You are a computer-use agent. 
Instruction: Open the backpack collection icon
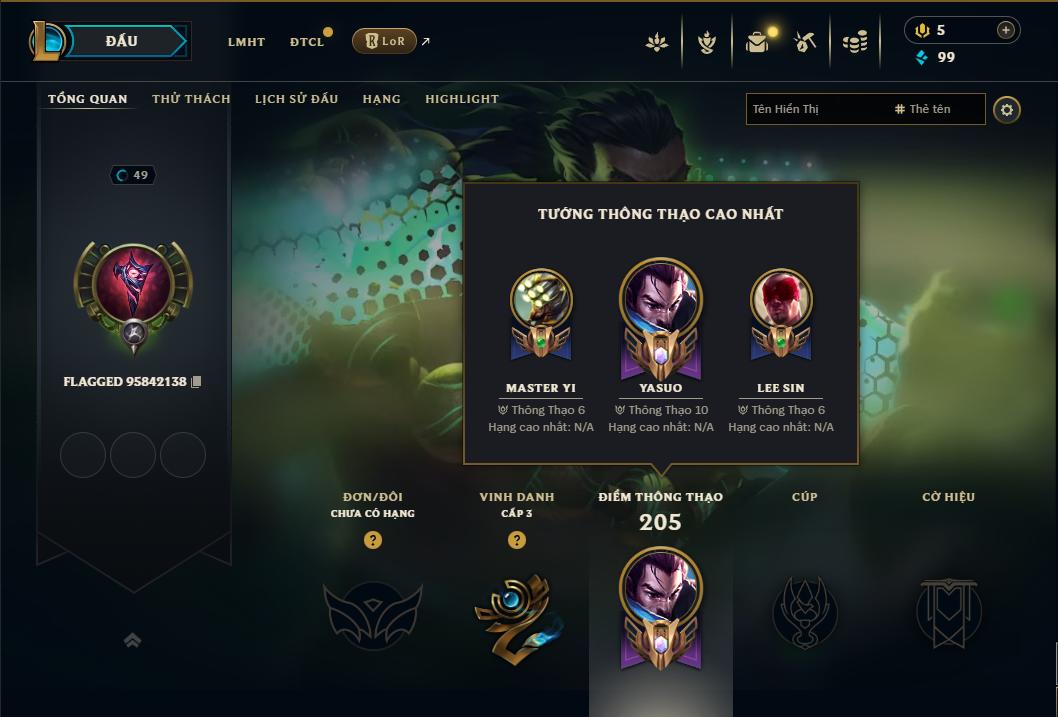757,42
